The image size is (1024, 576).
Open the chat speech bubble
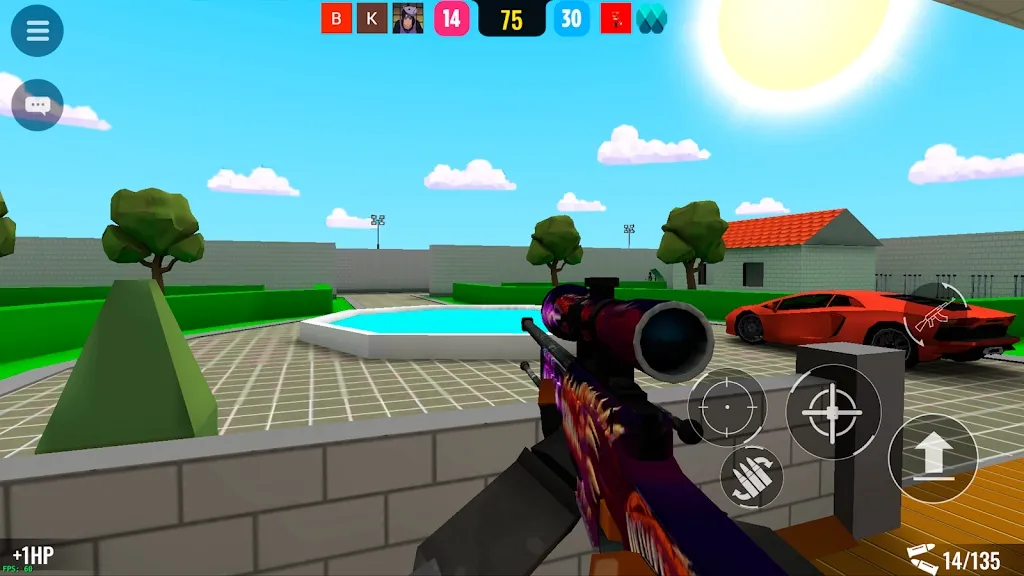pyautogui.click(x=37, y=105)
